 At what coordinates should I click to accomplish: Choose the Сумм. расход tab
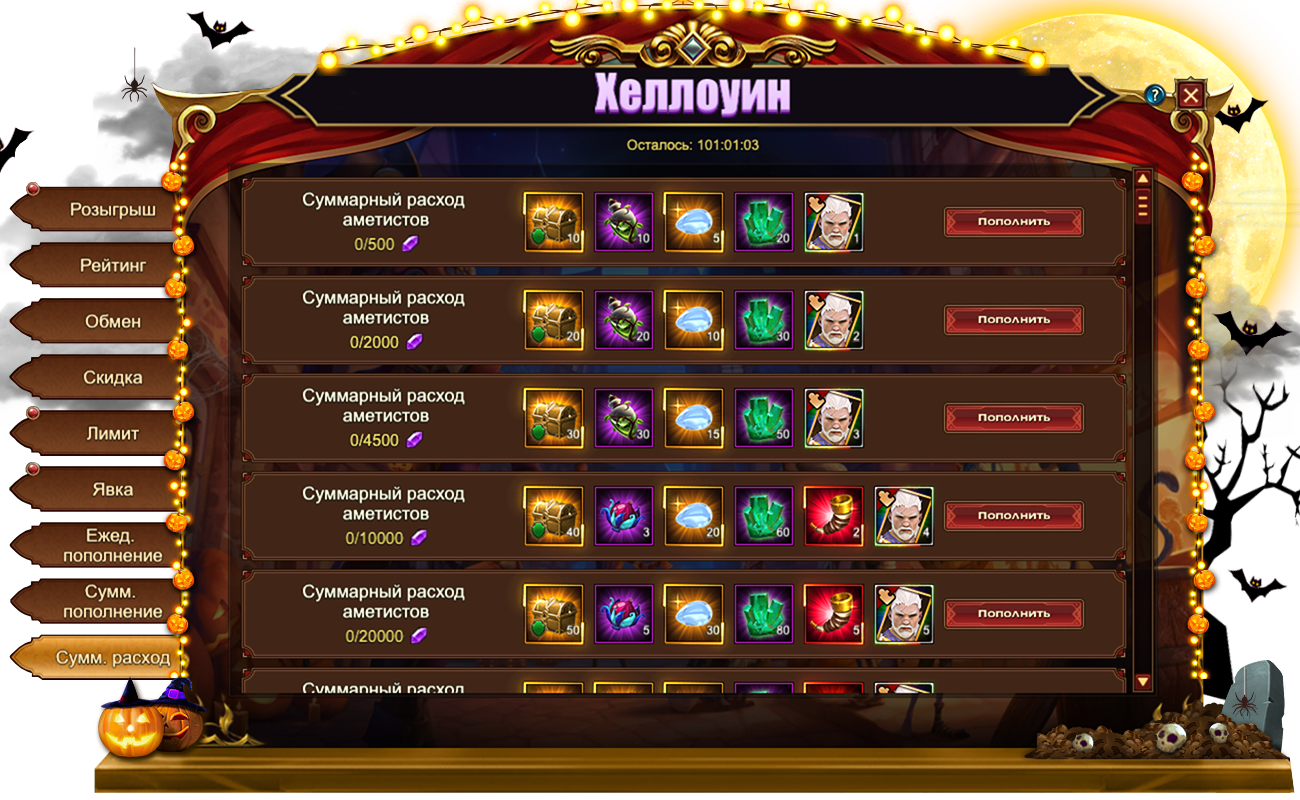tap(98, 657)
